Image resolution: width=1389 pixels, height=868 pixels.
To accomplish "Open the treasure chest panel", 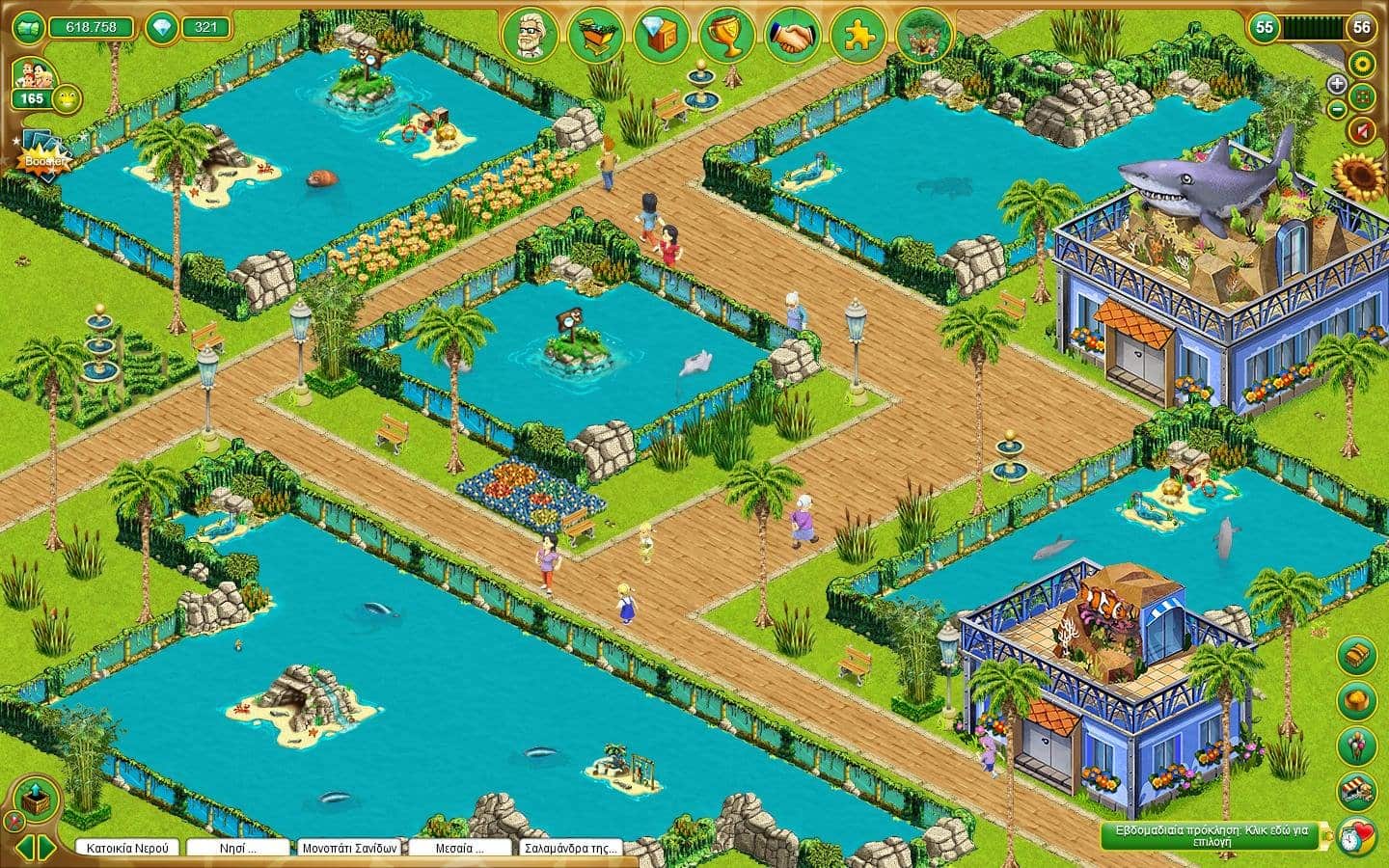I will pyautogui.click(x=1354, y=655).
